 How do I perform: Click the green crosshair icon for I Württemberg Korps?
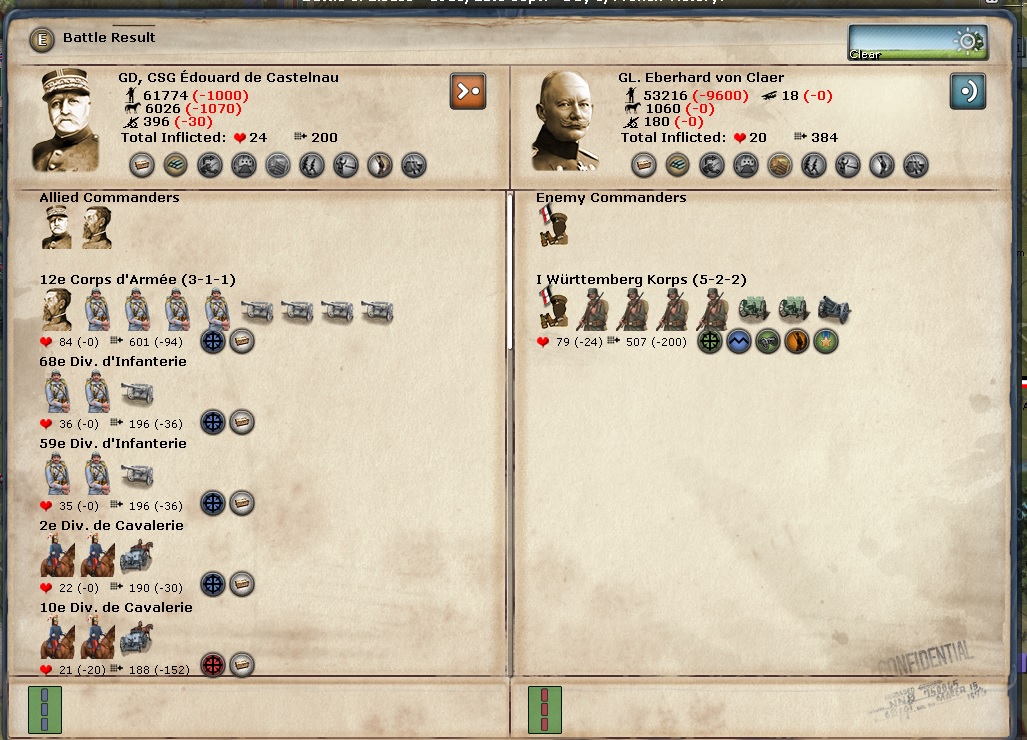[710, 341]
